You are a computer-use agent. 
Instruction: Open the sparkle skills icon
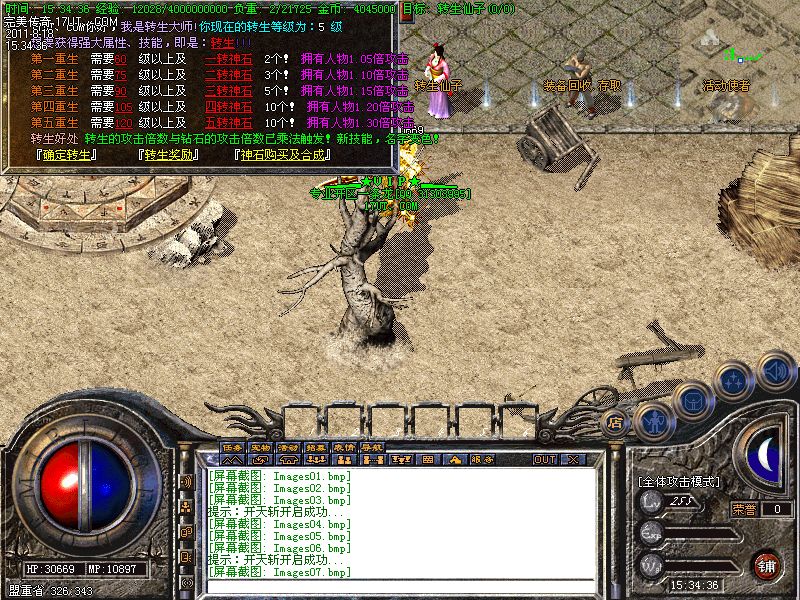734,380
